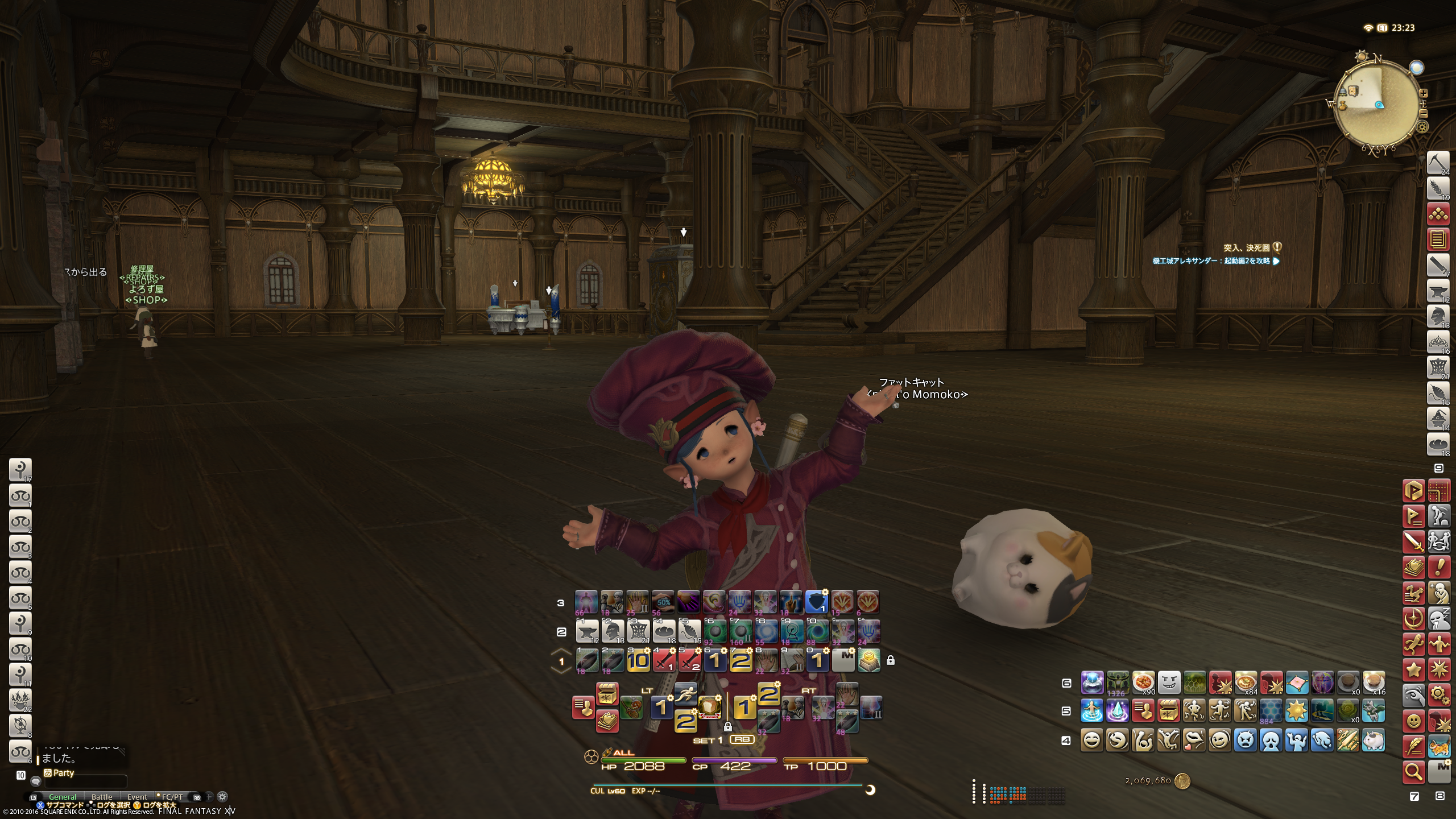Summon the fat cat minion icon

tap(1374, 740)
